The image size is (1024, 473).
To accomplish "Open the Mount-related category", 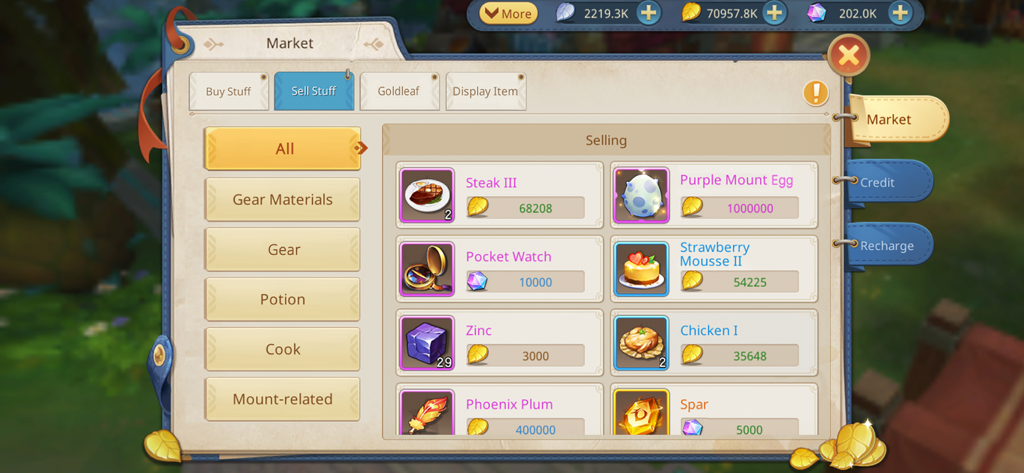I will (x=282, y=399).
